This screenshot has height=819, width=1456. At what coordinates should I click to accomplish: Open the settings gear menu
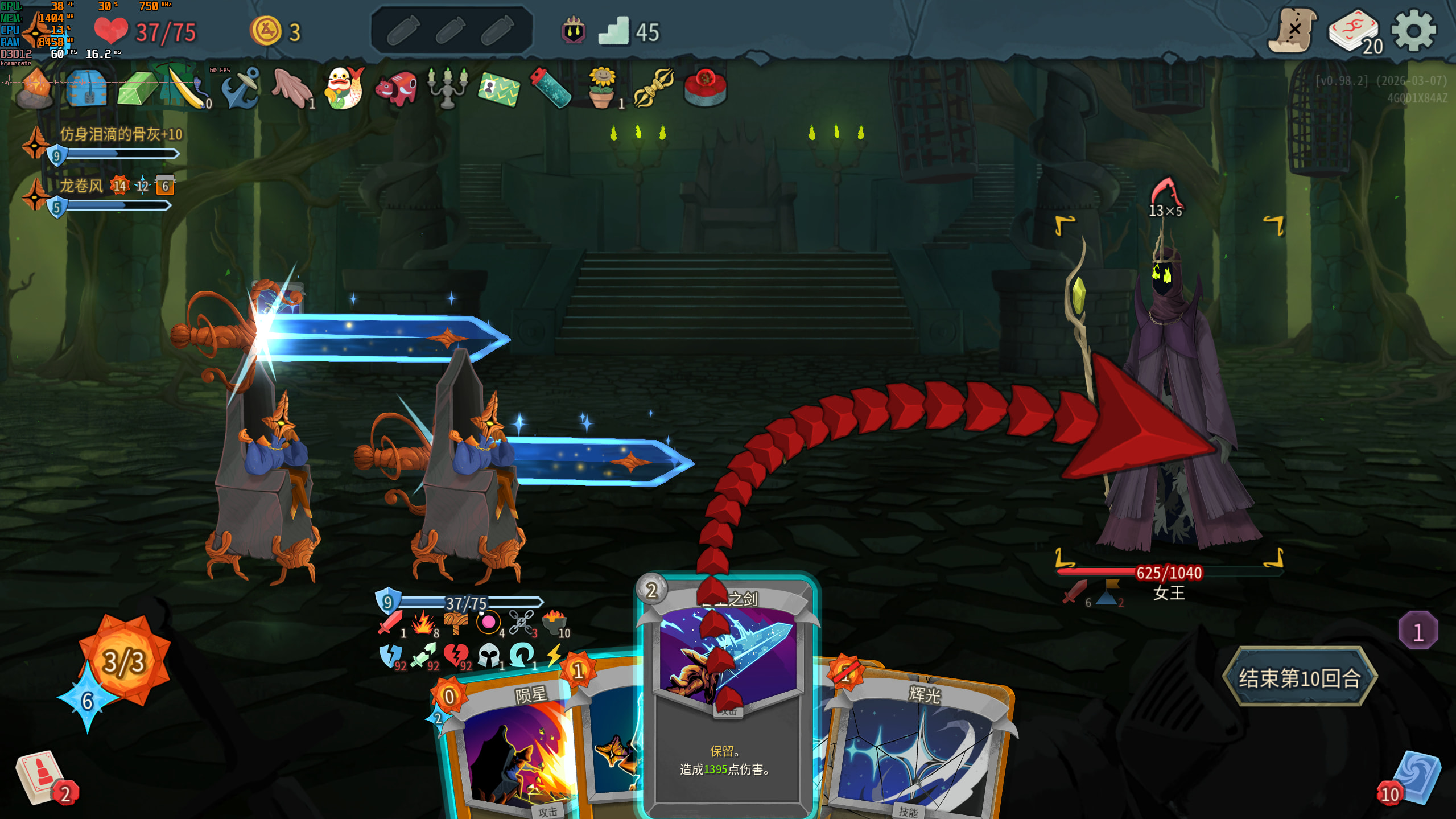point(1413,31)
